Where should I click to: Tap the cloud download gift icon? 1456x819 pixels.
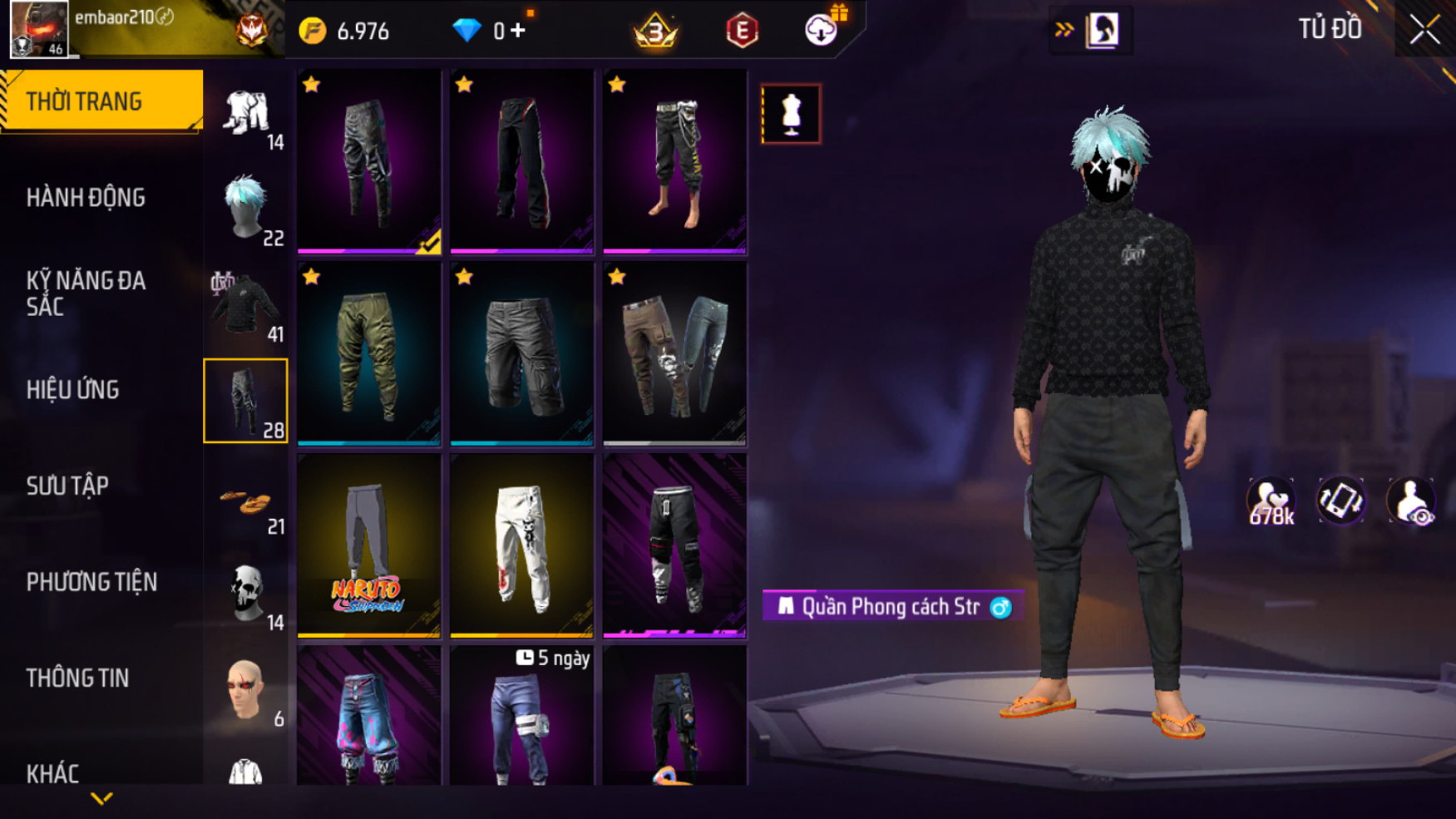(822, 30)
